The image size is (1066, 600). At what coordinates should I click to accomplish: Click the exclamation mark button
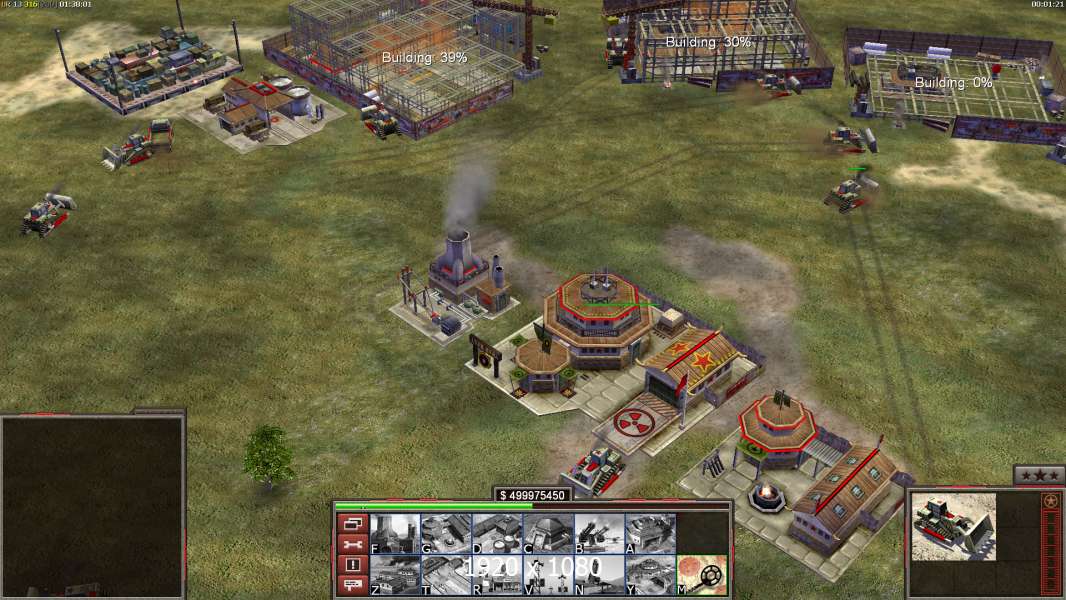(351, 565)
